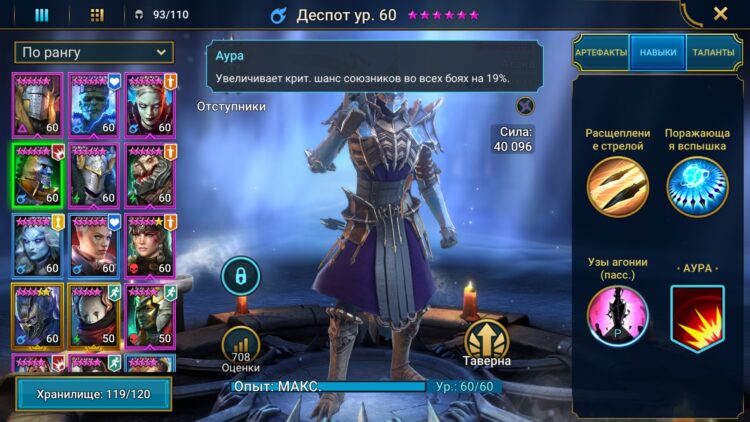This screenshot has width=750, height=422.
Task: Toggle the champion lock icon
Action: (x=240, y=276)
